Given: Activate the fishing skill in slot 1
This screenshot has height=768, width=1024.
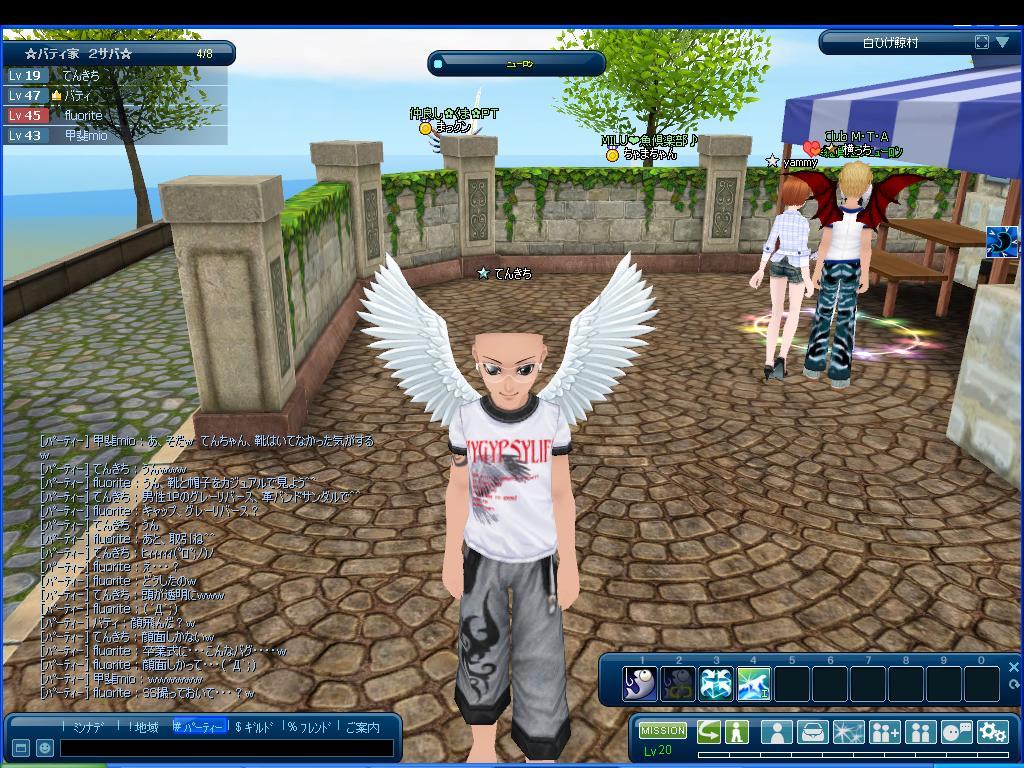Looking at the screenshot, I should [640, 684].
